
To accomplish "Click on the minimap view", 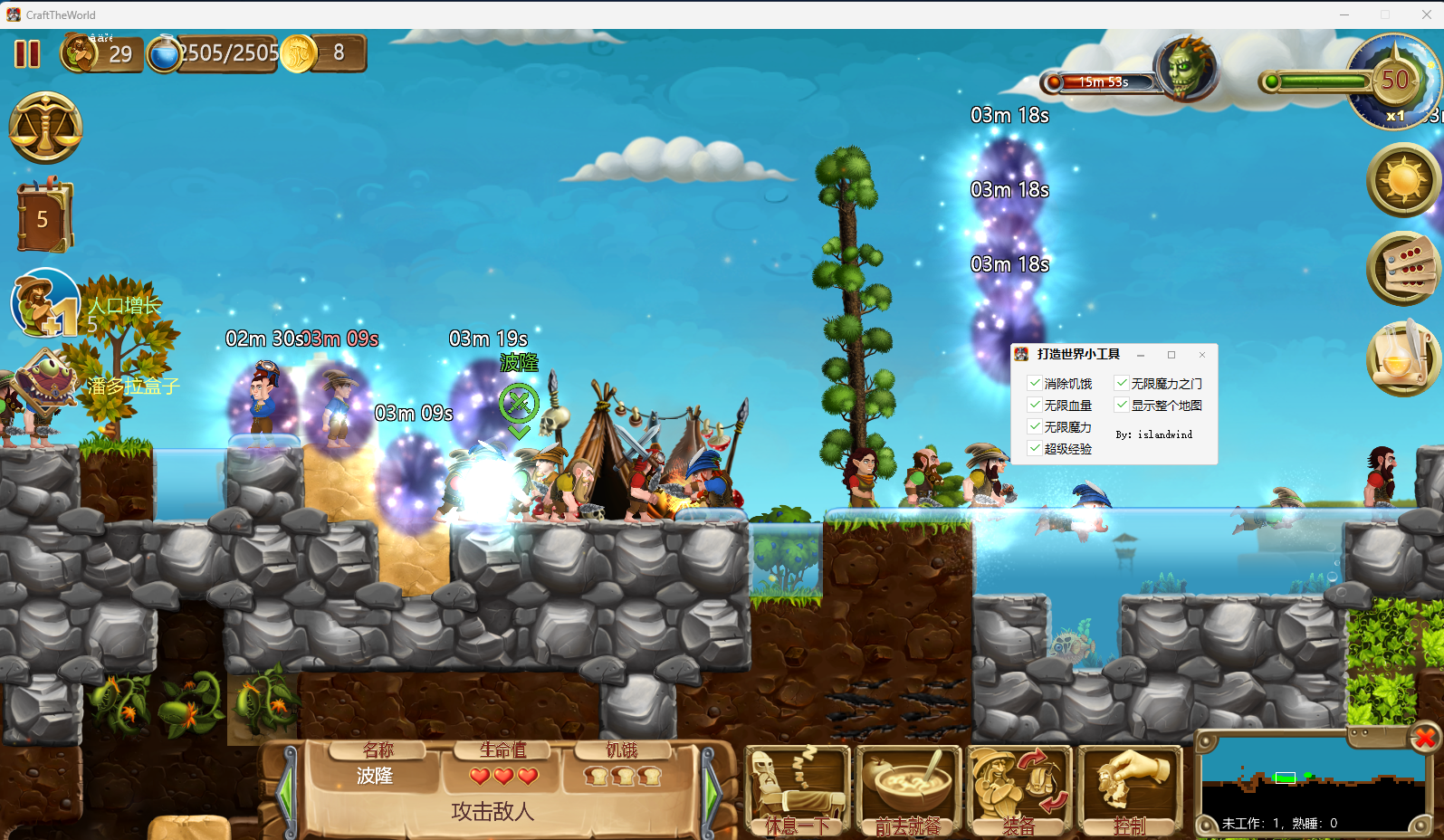I will coord(1313,783).
